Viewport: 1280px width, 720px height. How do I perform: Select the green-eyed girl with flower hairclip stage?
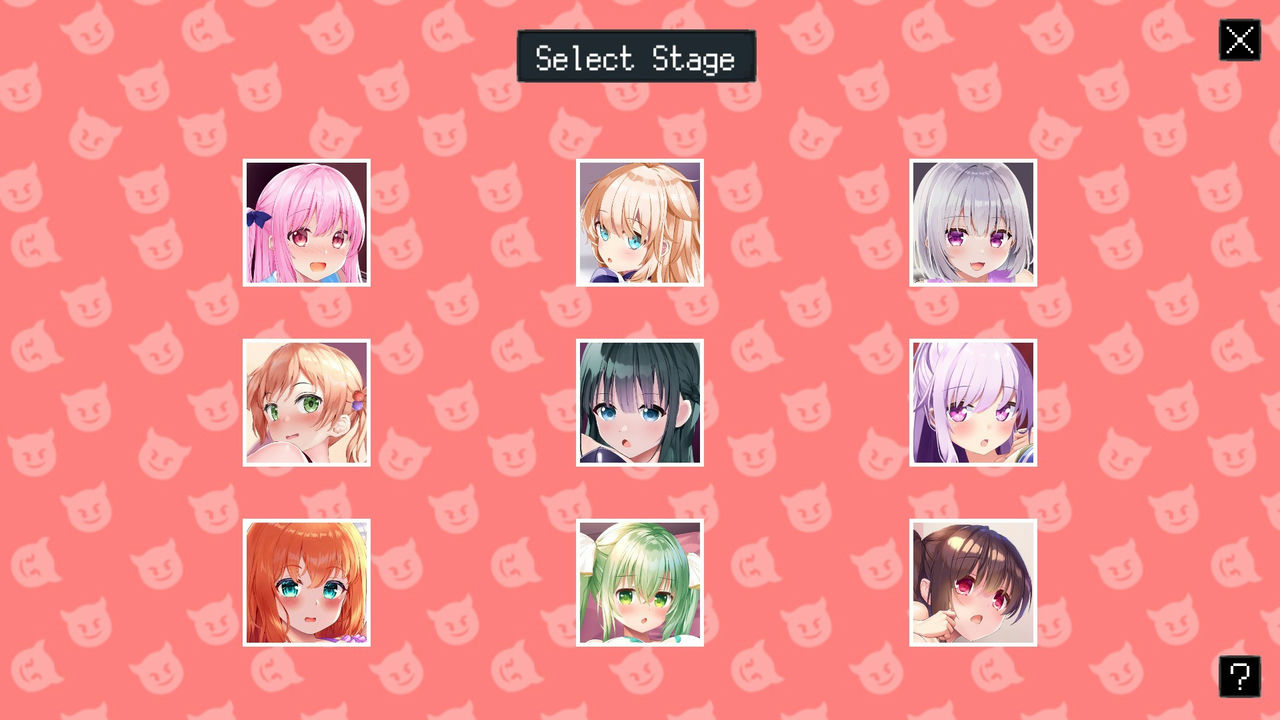(x=306, y=402)
